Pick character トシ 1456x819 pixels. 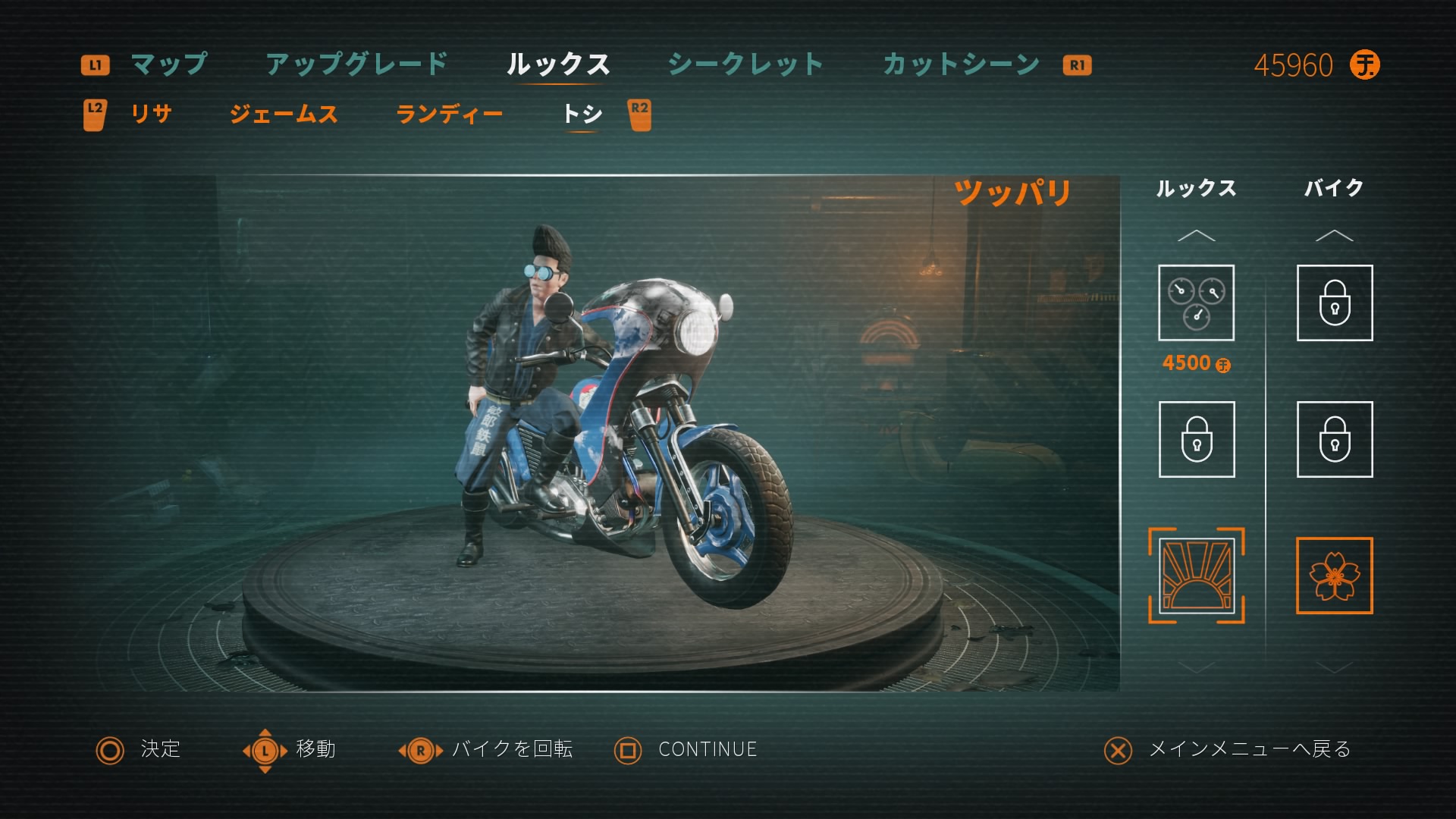coord(582,115)
